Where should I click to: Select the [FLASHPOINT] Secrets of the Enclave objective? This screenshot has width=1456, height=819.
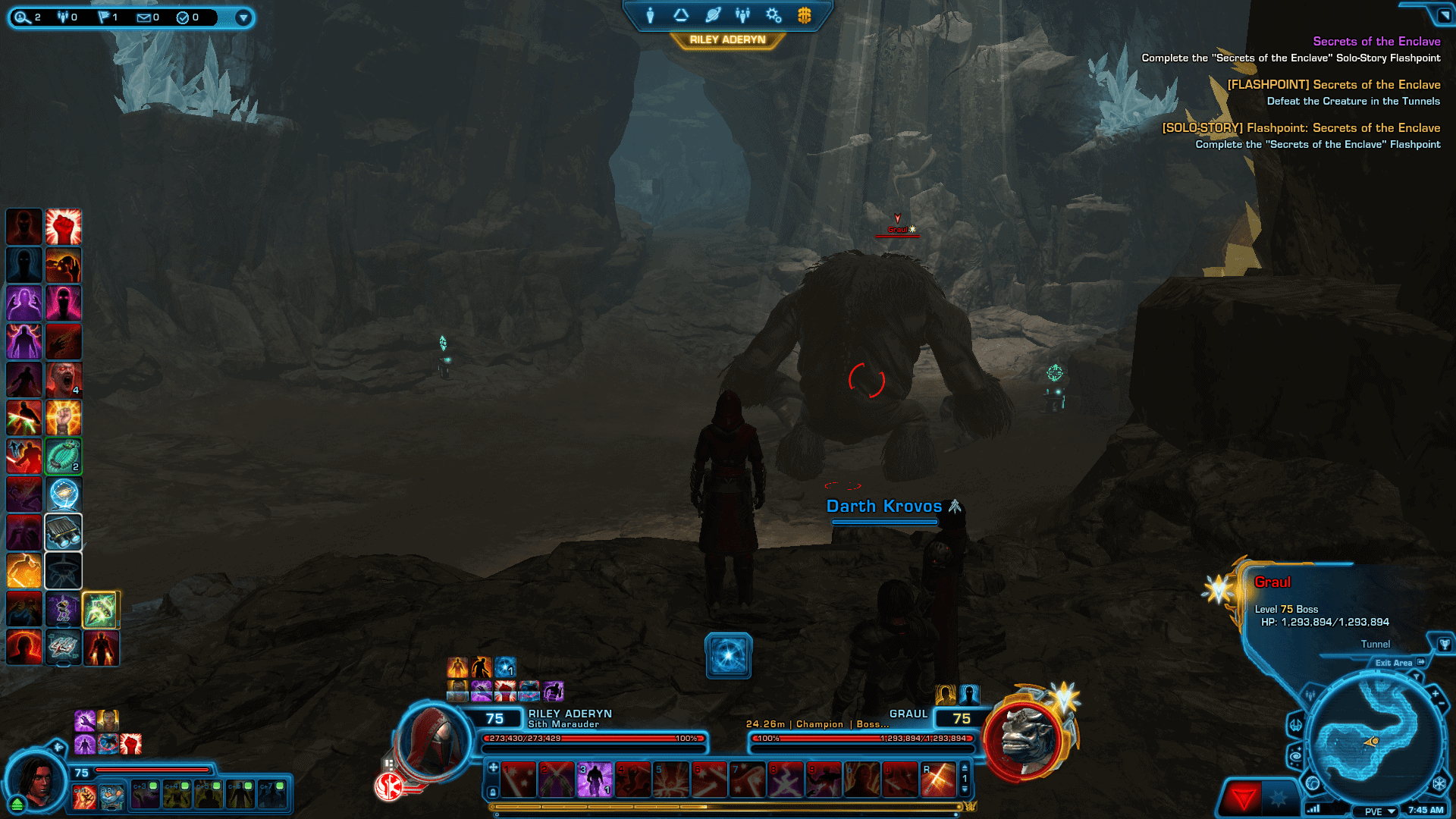pos(1335,84)
